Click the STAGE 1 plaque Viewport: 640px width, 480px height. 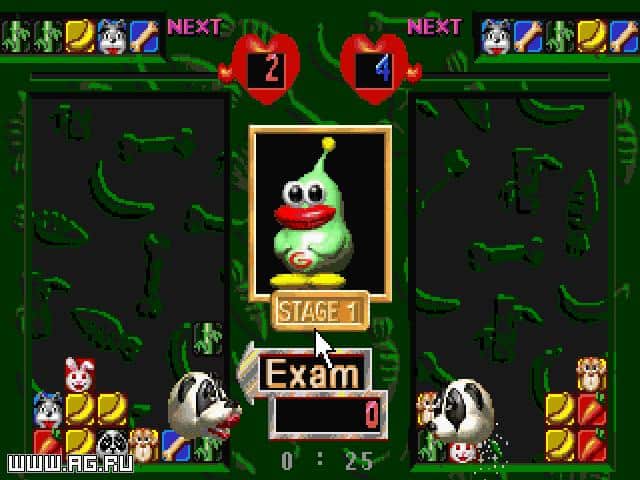coord(320,310)
